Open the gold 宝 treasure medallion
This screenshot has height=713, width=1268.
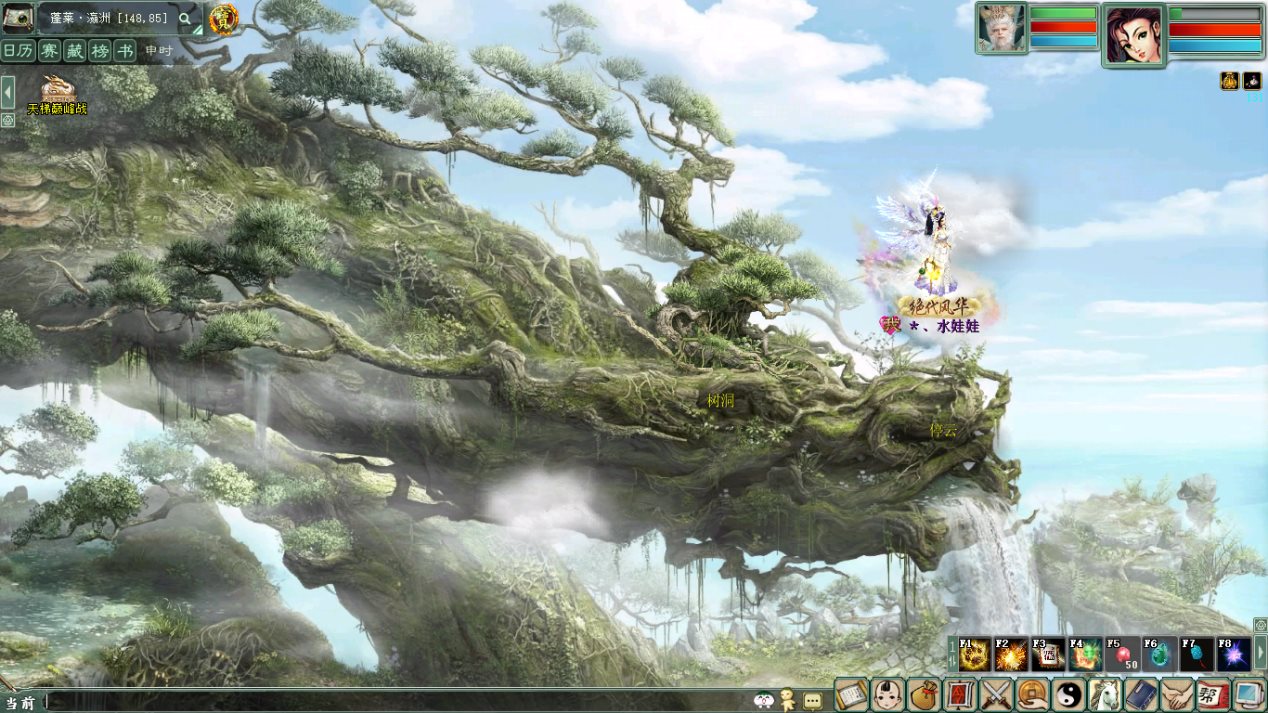pos(223,18)
